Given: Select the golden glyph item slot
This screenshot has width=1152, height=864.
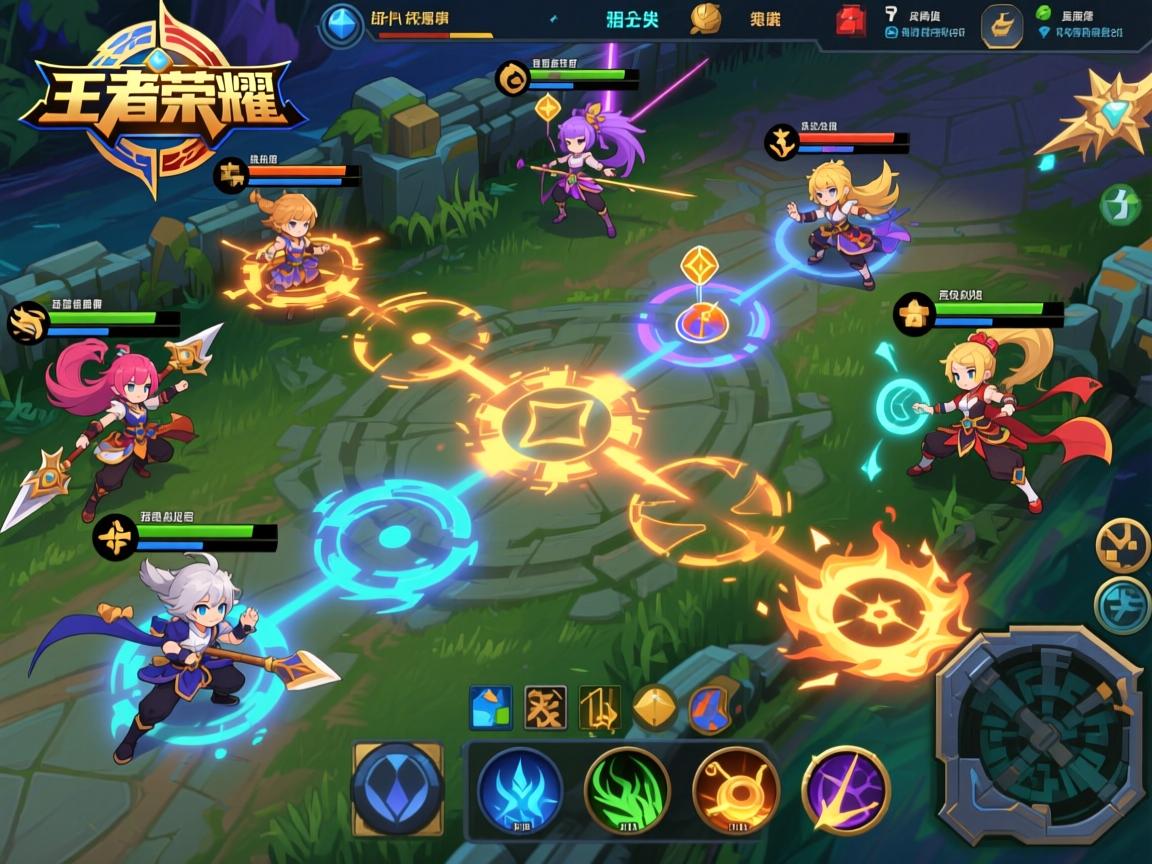Looking at the screenshot, I should click(599, 707).
